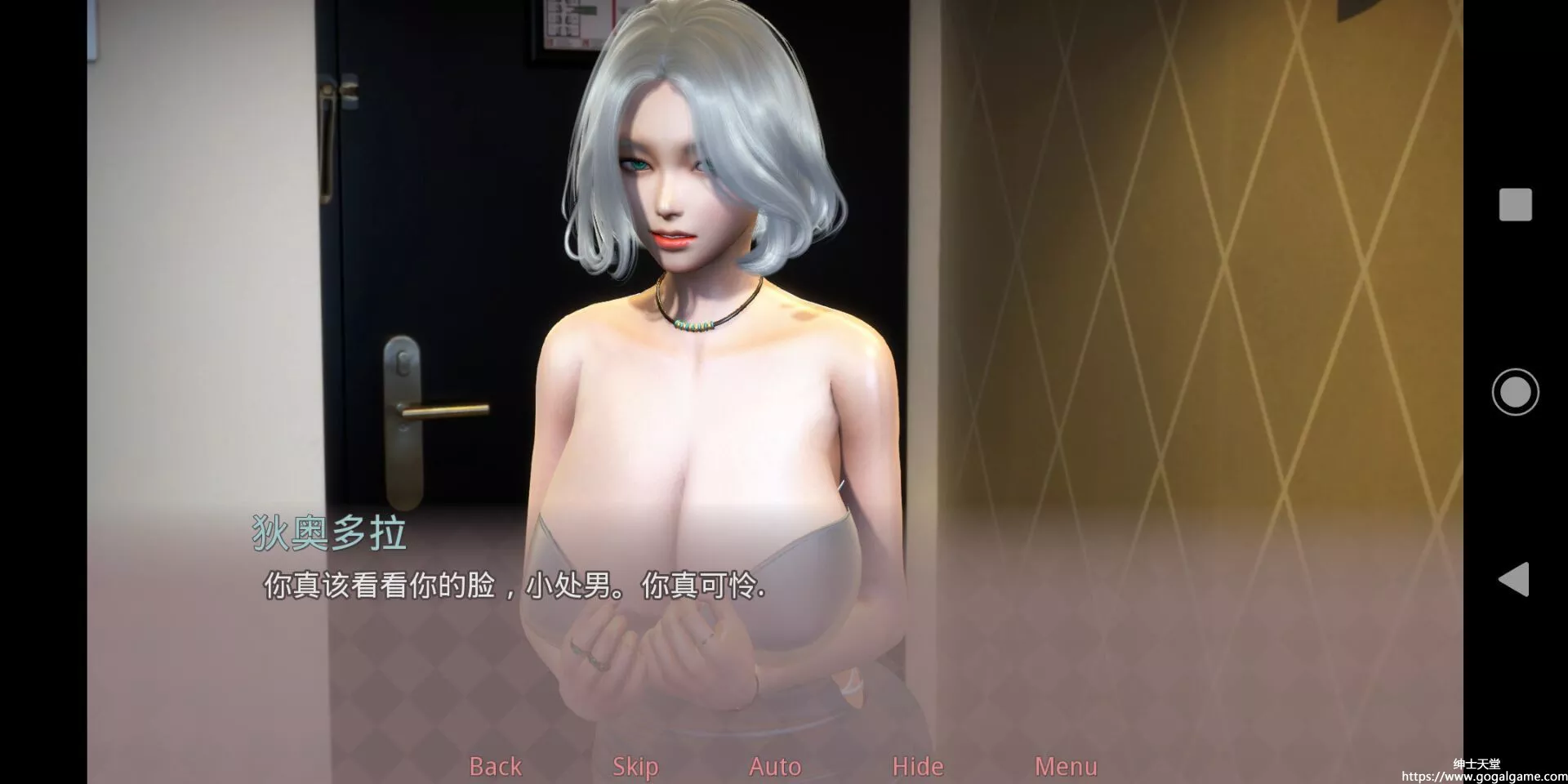1568x784 pixels.
Task: Click the Auto playback control
Action: 774,766
